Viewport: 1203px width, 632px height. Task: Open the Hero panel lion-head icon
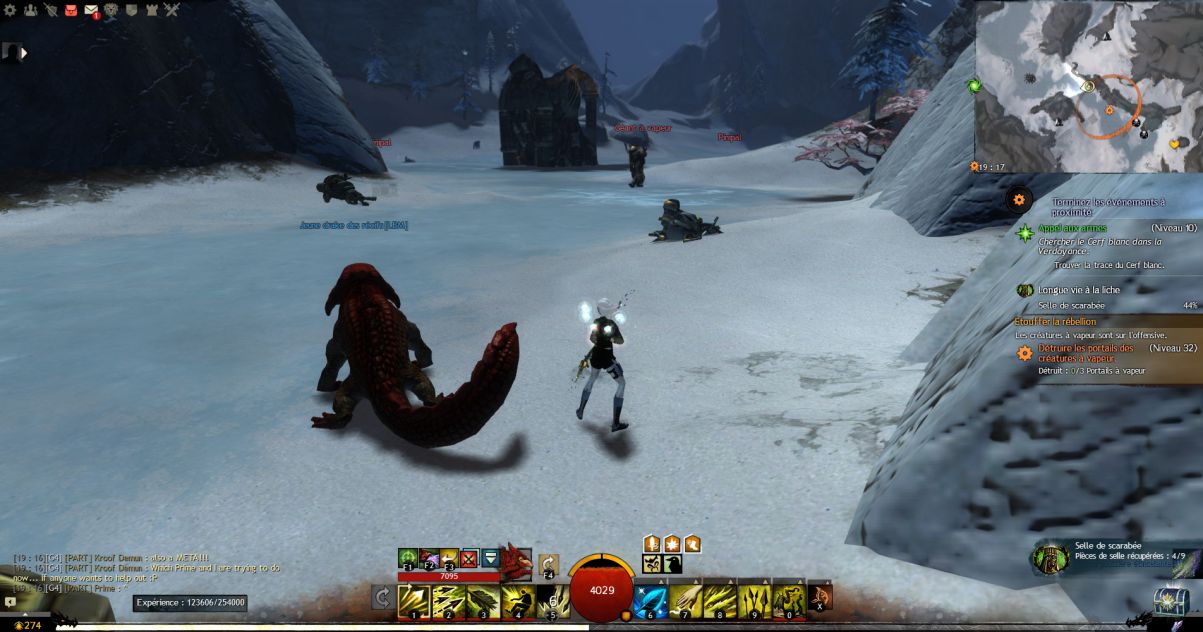pyautogui.click(x=112, y=10)
